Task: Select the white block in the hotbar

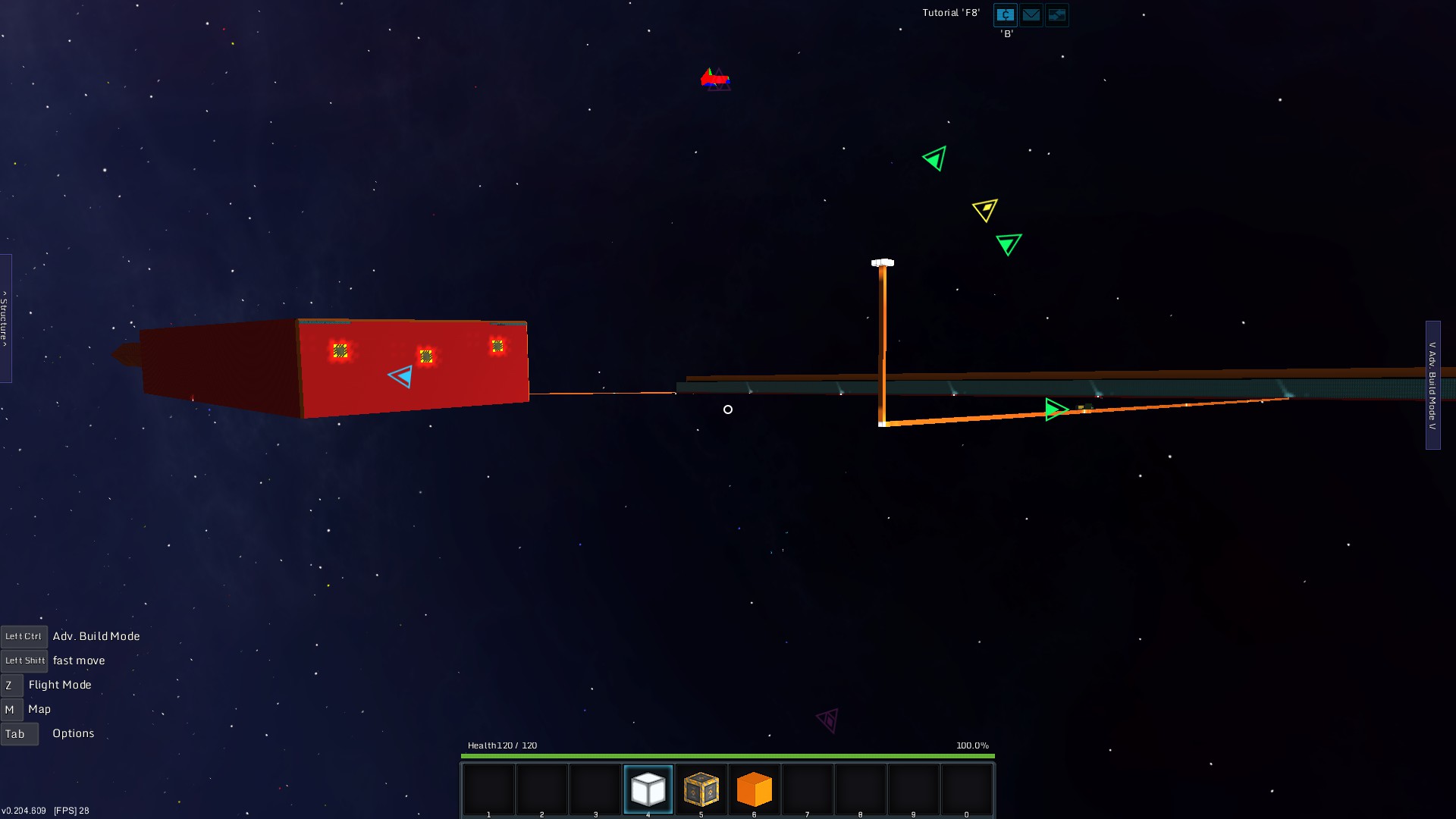Action: click(x=648, y=789)
